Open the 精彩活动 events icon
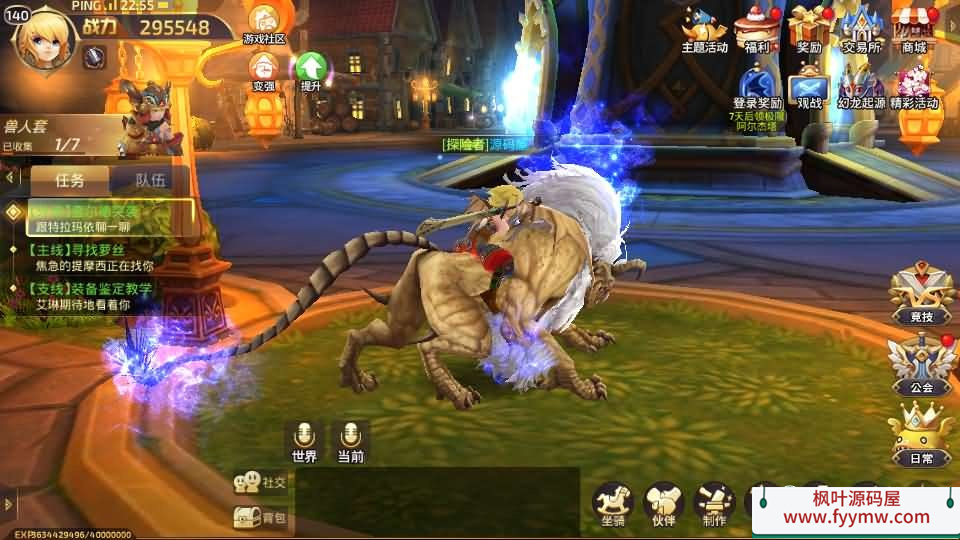Viewport: 960px width, 540px height. [913, 88]
